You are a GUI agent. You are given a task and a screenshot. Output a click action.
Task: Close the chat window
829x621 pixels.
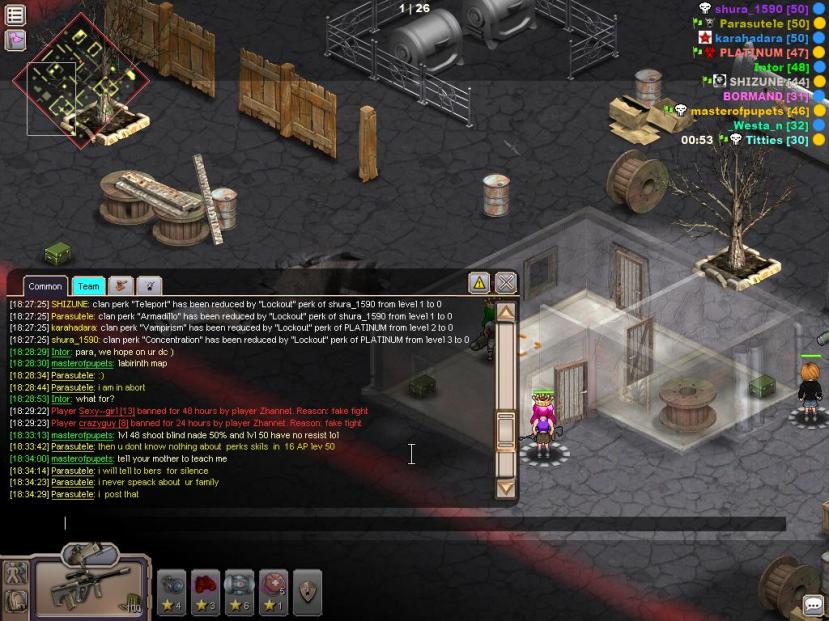point(506,283)
